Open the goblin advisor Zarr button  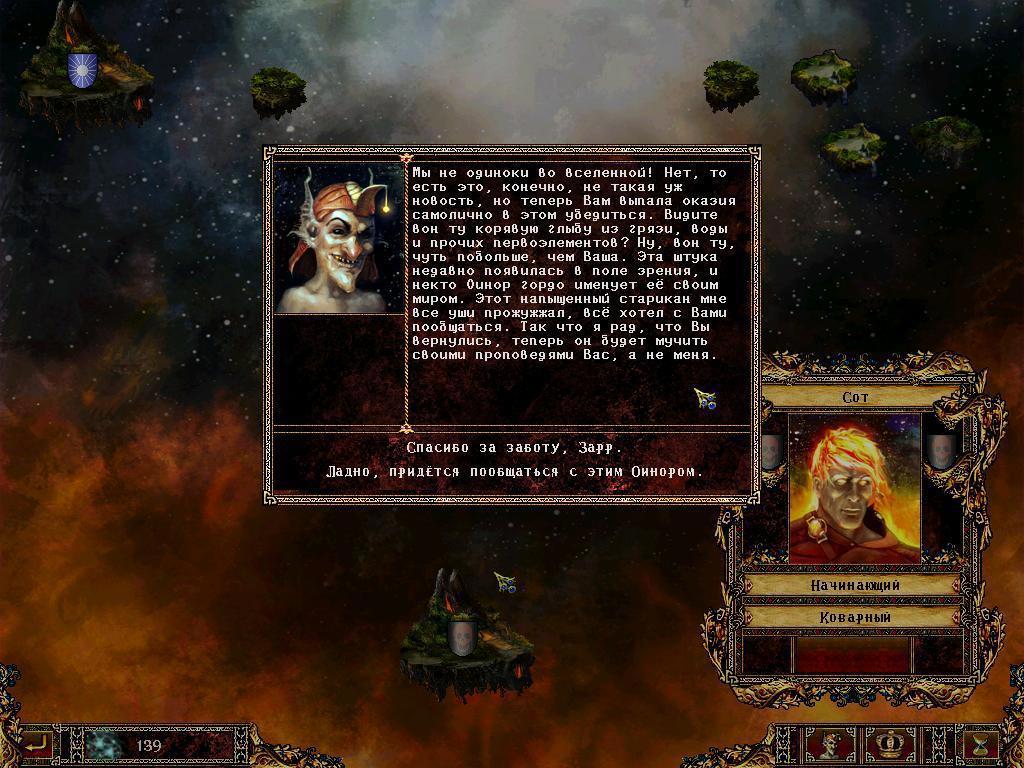click(831, 745)
